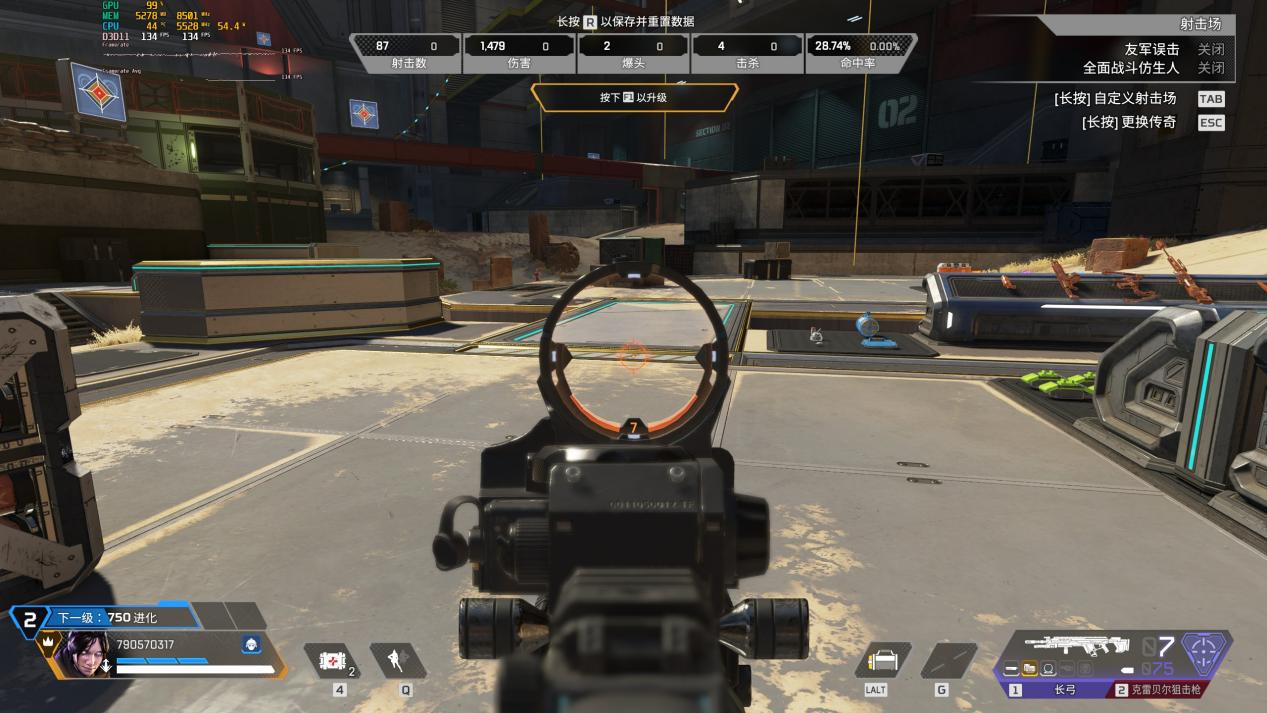Viewport: 1267px width, 713px height.
Task: Click the gold magazine attachment icon
Action: coord(1029,669)
